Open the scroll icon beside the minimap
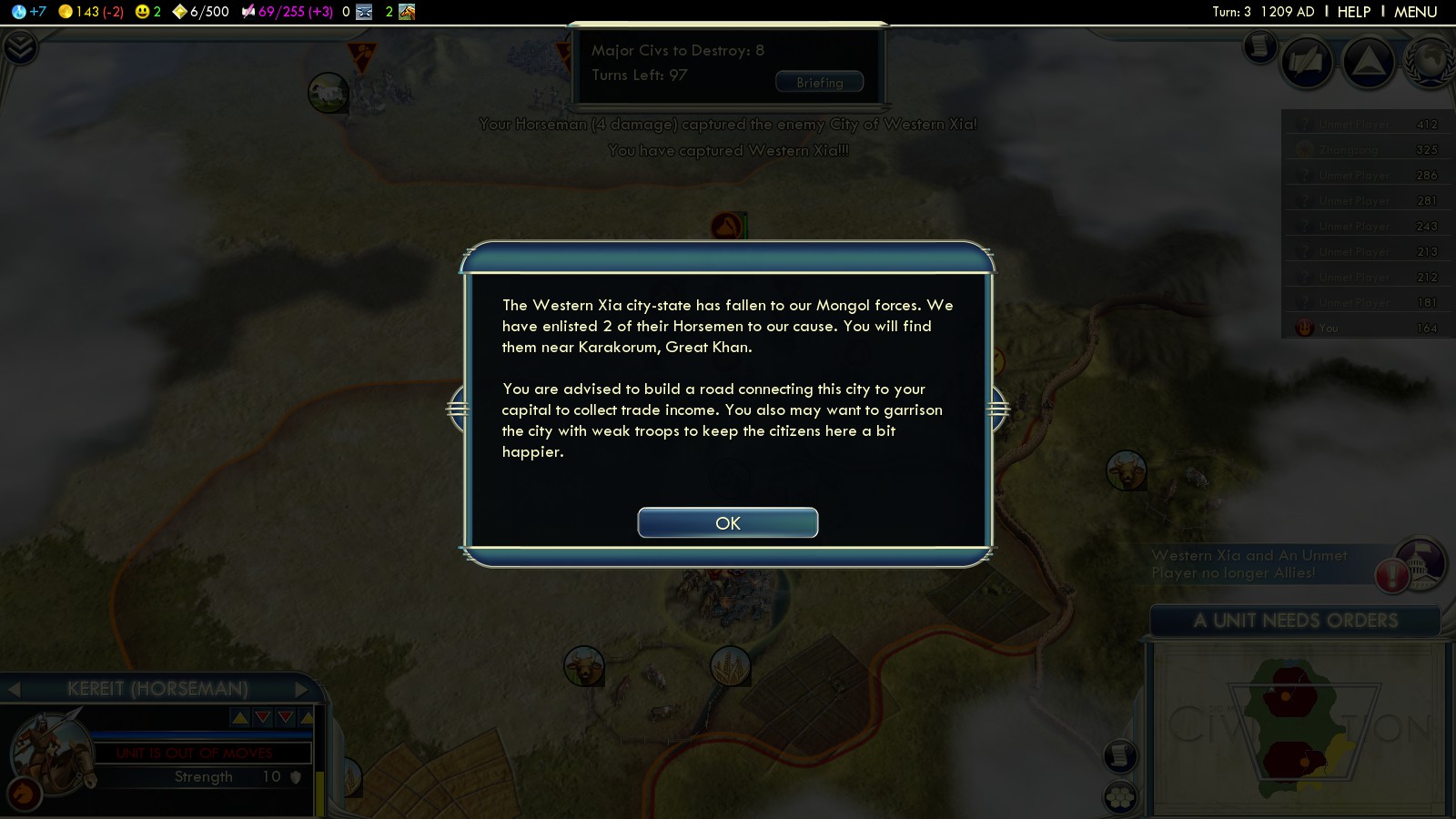The height and width of the screenshot is (819, 1456). 1120,755
